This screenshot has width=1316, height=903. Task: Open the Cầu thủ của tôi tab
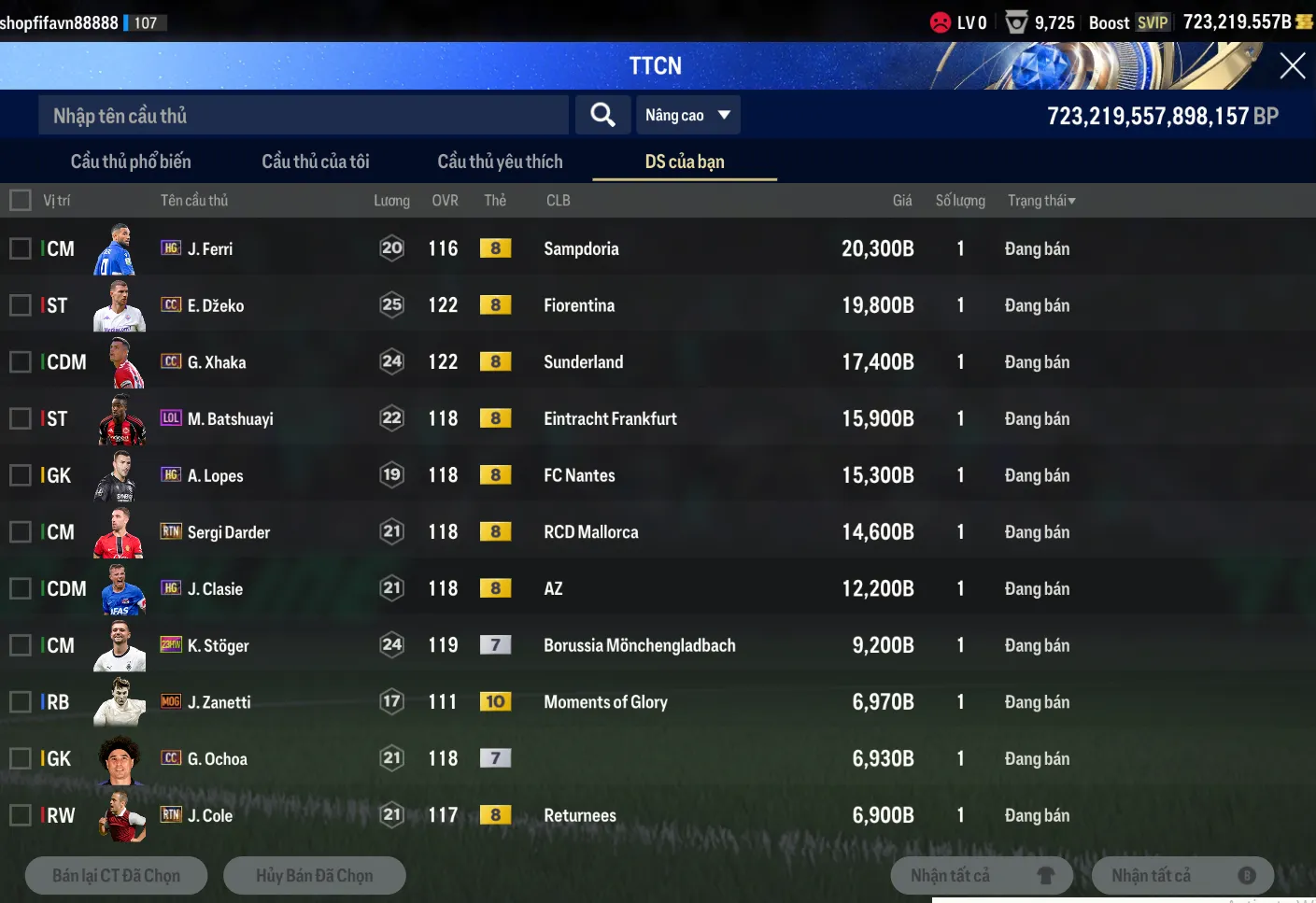[316, 162]
